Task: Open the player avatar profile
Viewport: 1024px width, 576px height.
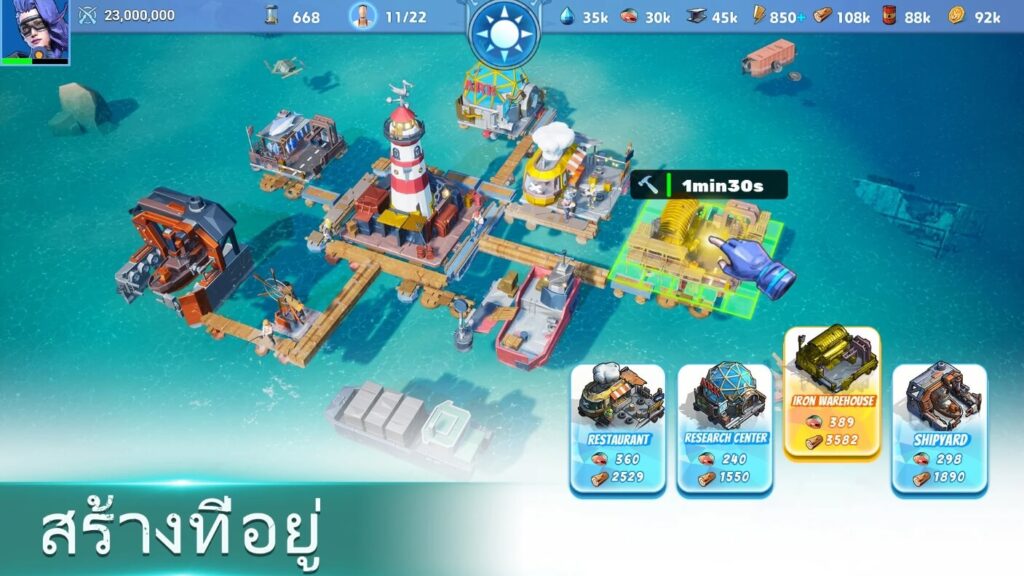Action: click(35, 32)
